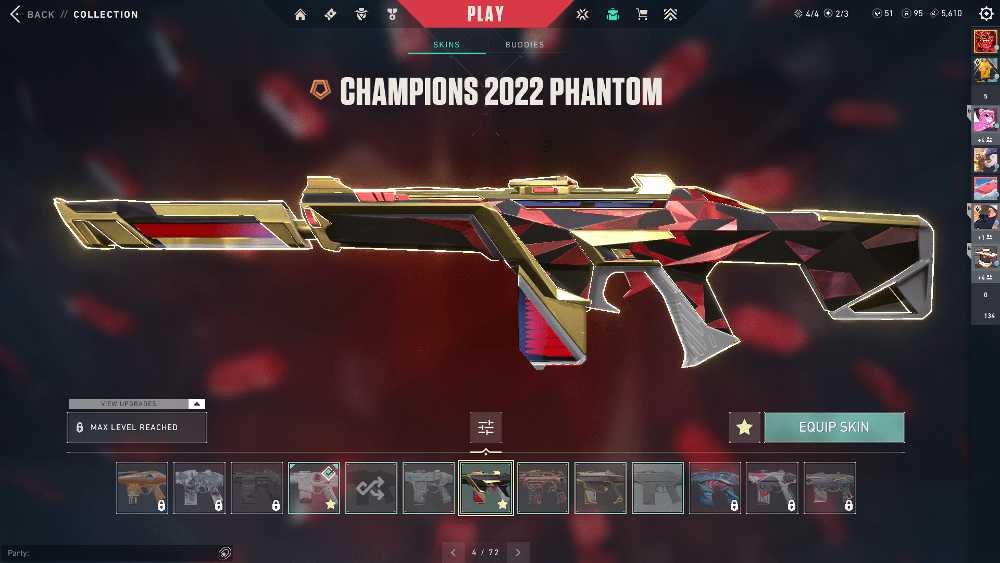Click the big red PLAY button
Screen dimensions: 1000x563
(x=485, y=14)
